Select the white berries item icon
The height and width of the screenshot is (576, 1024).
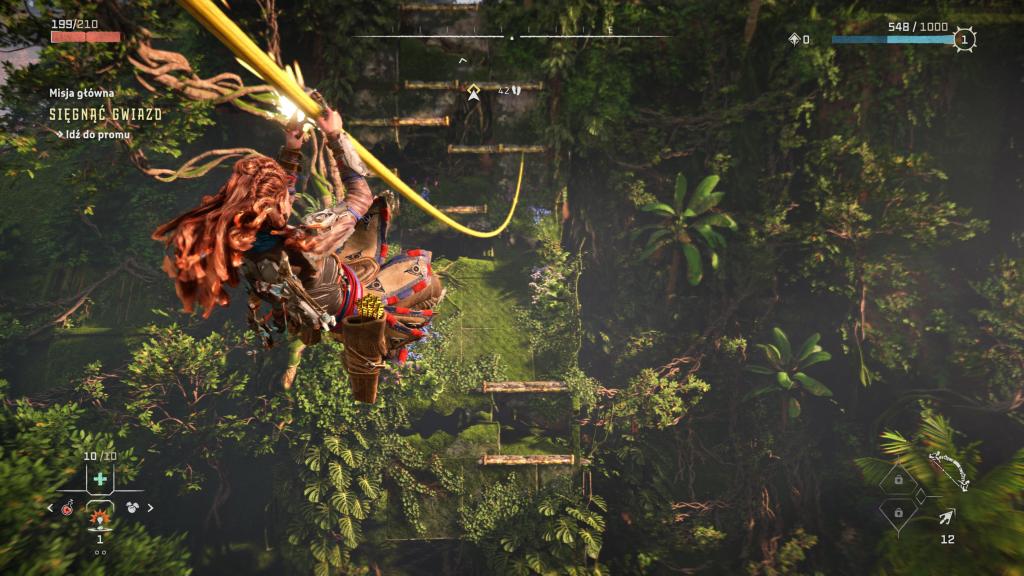point(132,508)
